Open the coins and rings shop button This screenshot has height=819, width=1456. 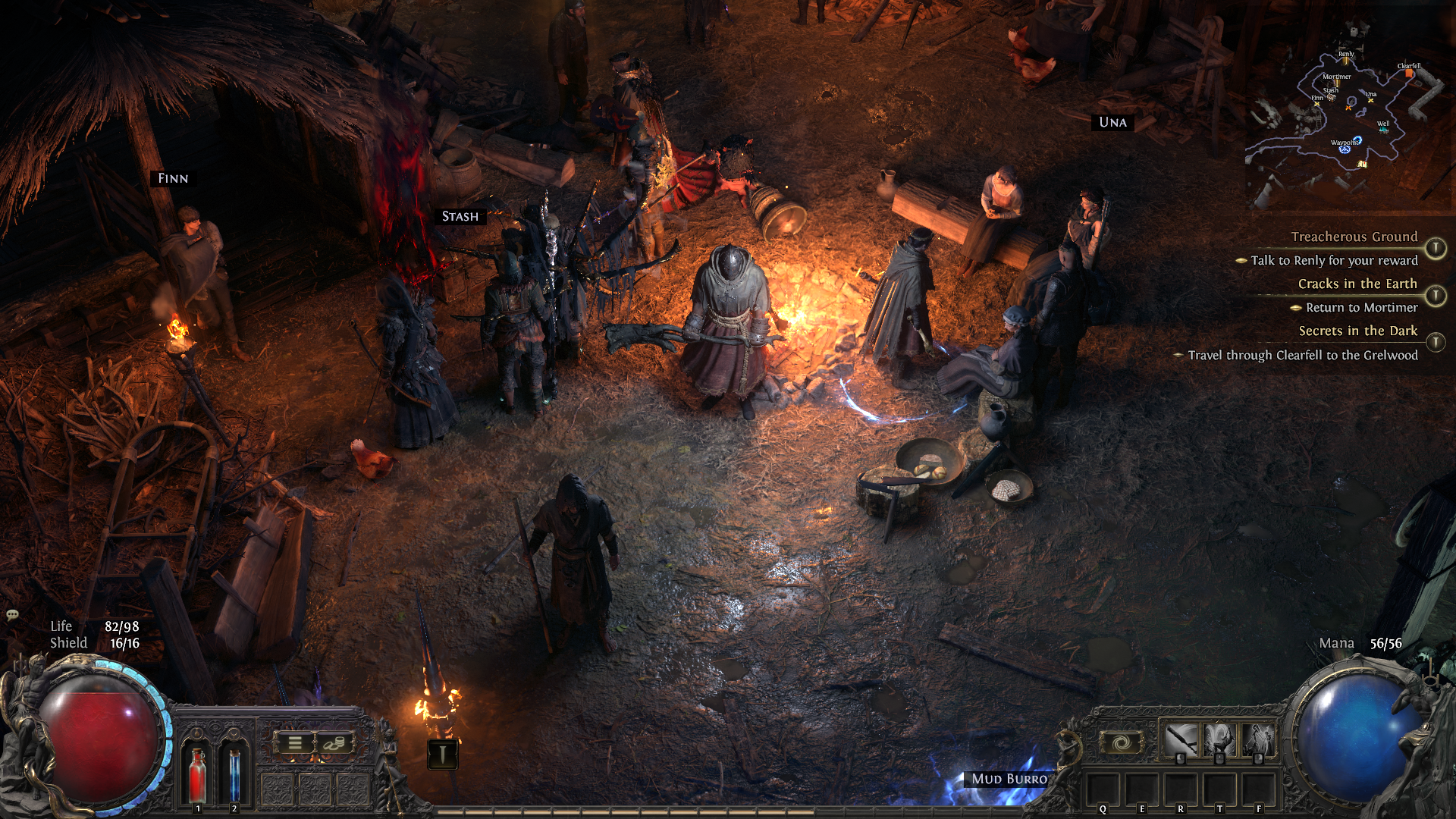(x=334, y=744)
